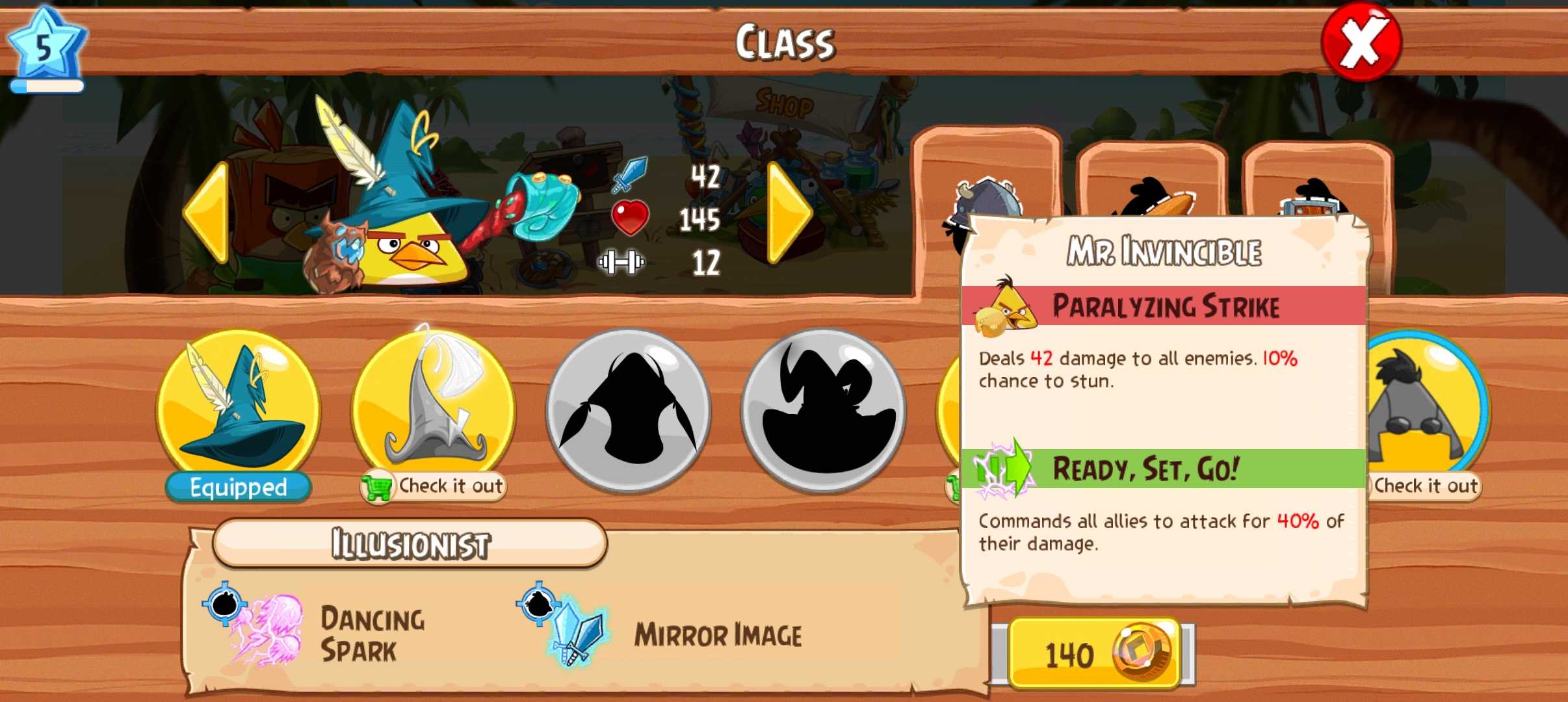Tap the level 5 star badge

pyautogui.click(x=44, y=49)
